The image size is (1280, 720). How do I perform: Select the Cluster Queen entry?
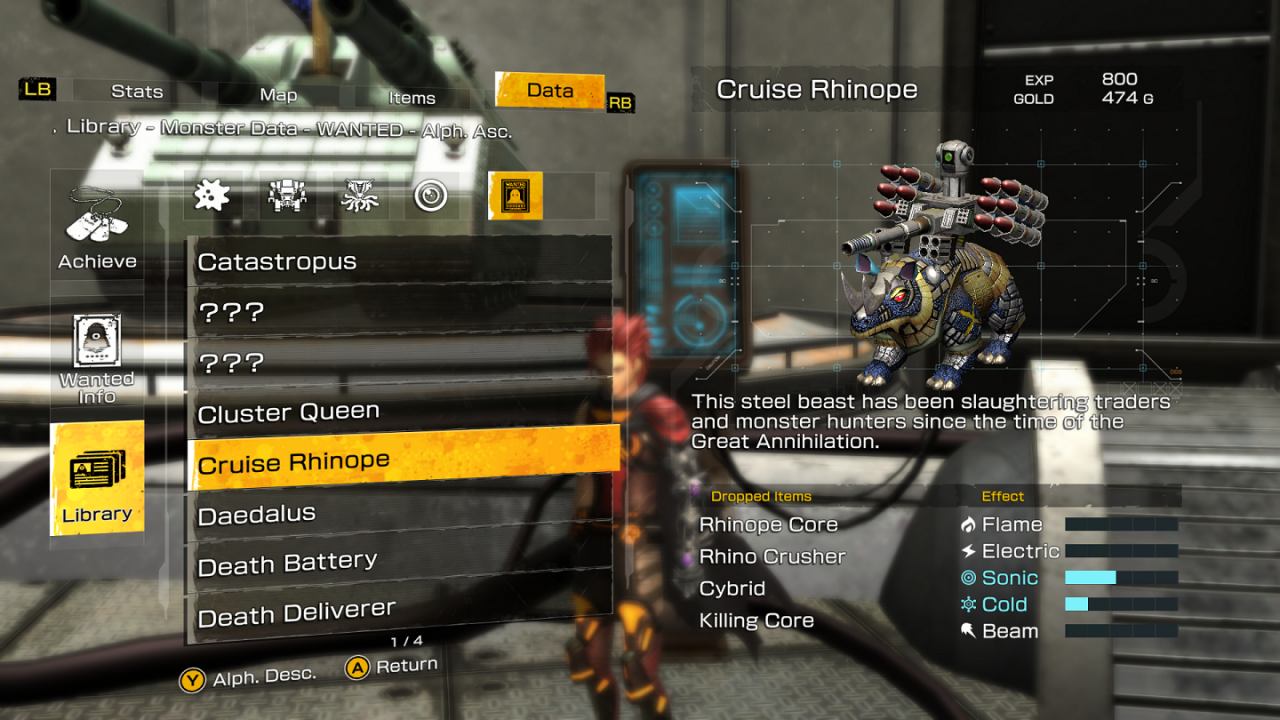coord(400,412)
